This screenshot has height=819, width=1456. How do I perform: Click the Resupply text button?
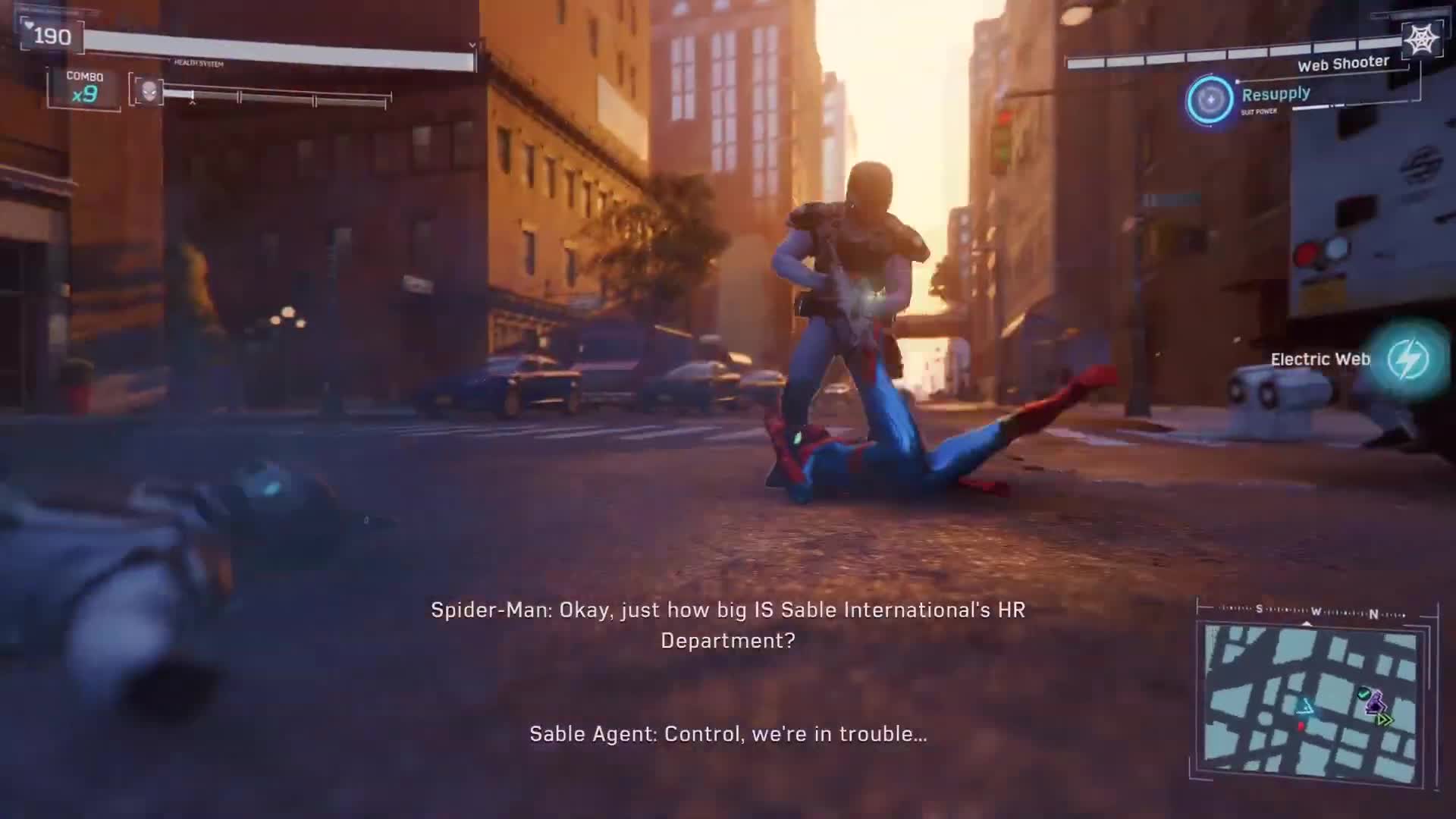(x=1275, y=93)
